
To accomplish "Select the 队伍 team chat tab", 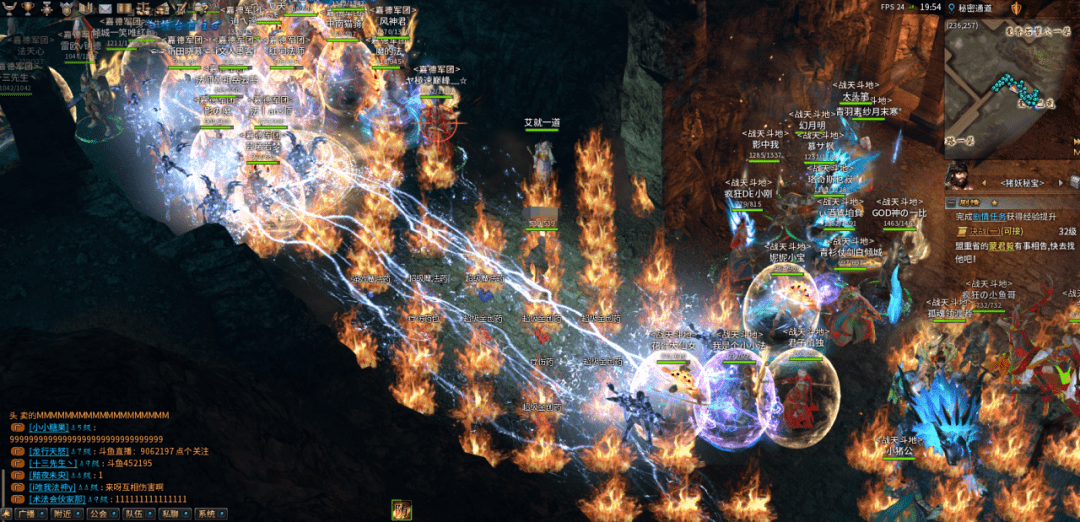I will [133, 513].
